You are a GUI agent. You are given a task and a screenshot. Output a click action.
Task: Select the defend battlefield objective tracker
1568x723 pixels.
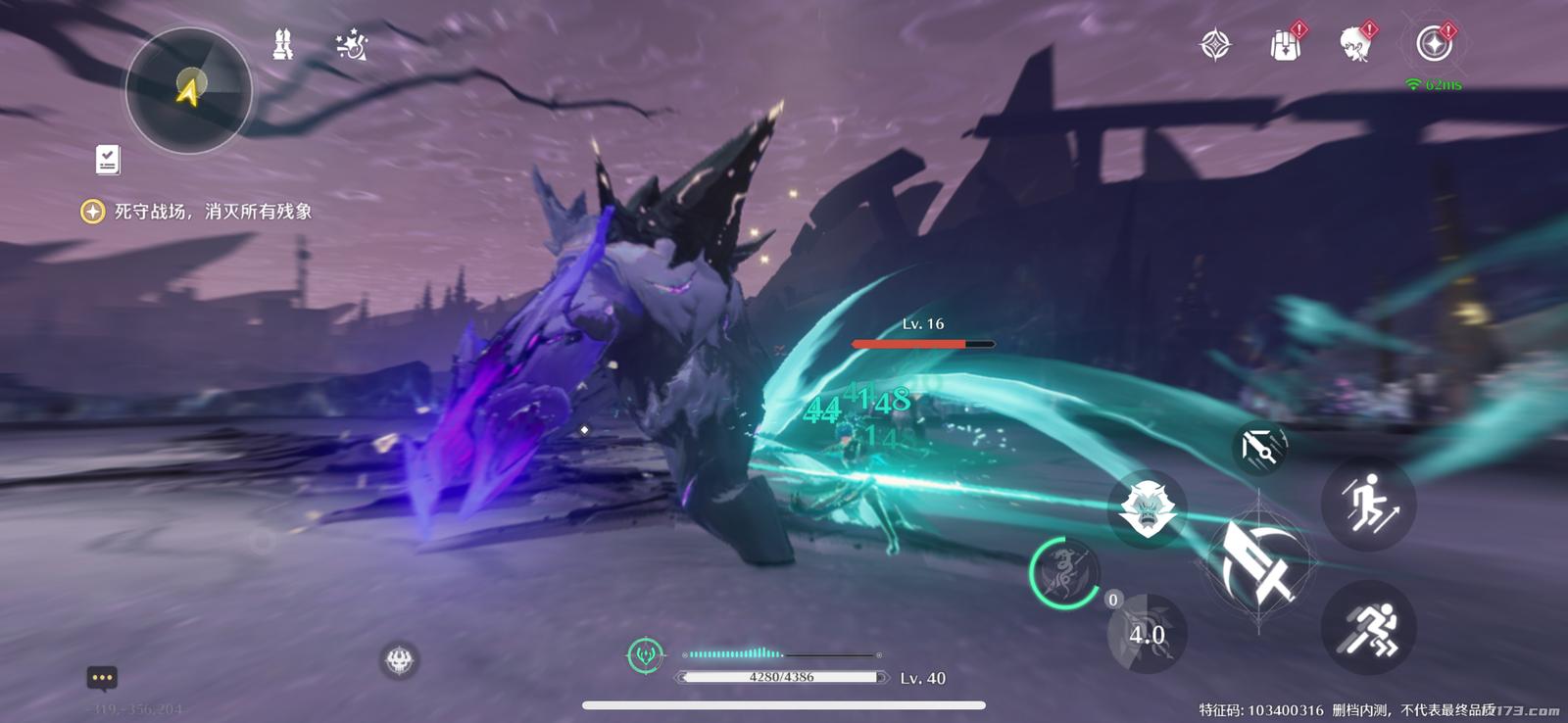196,212
